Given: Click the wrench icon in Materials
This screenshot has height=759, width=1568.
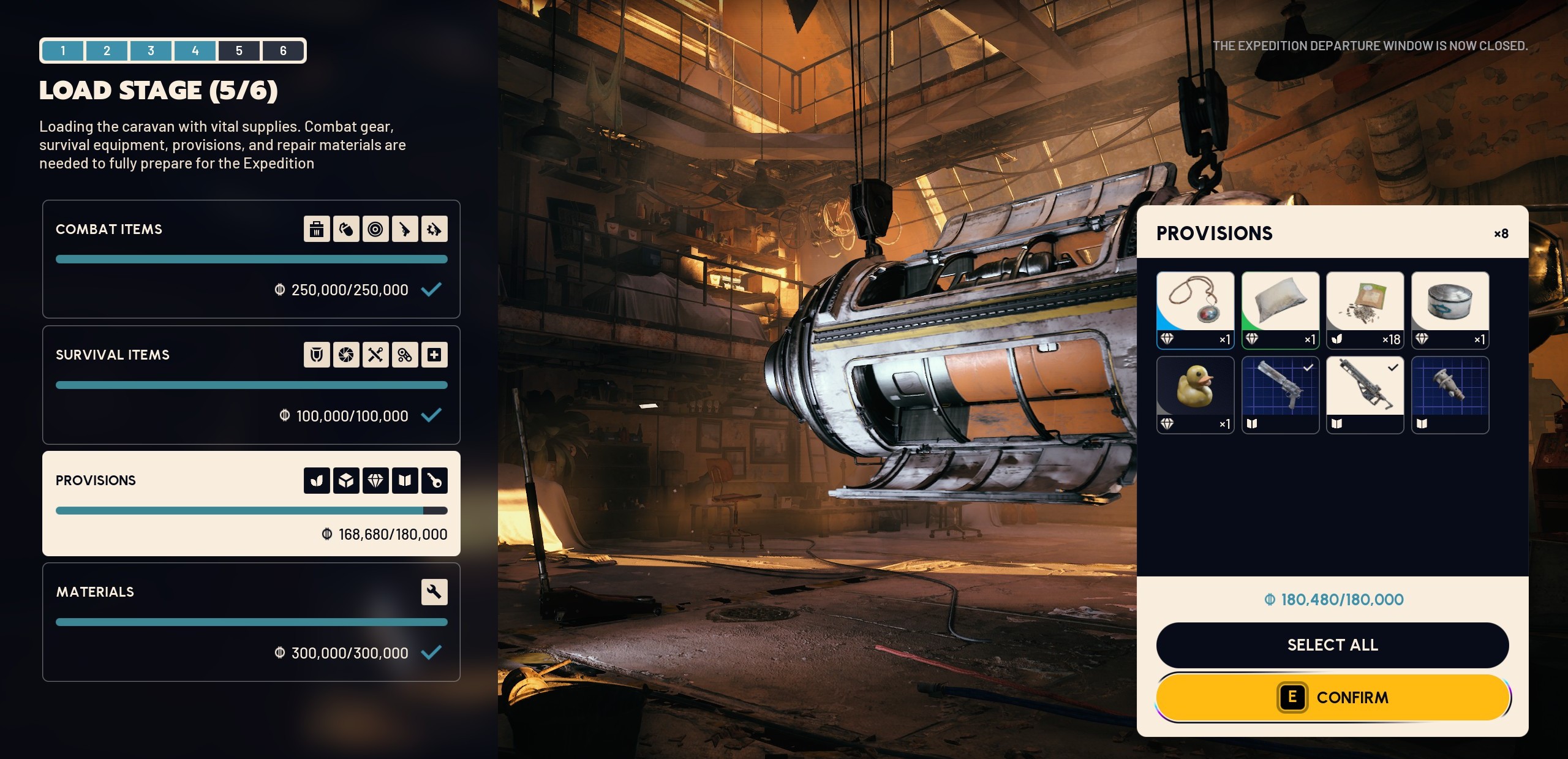Looking at the screenshot, I should [x=434, y=592].
